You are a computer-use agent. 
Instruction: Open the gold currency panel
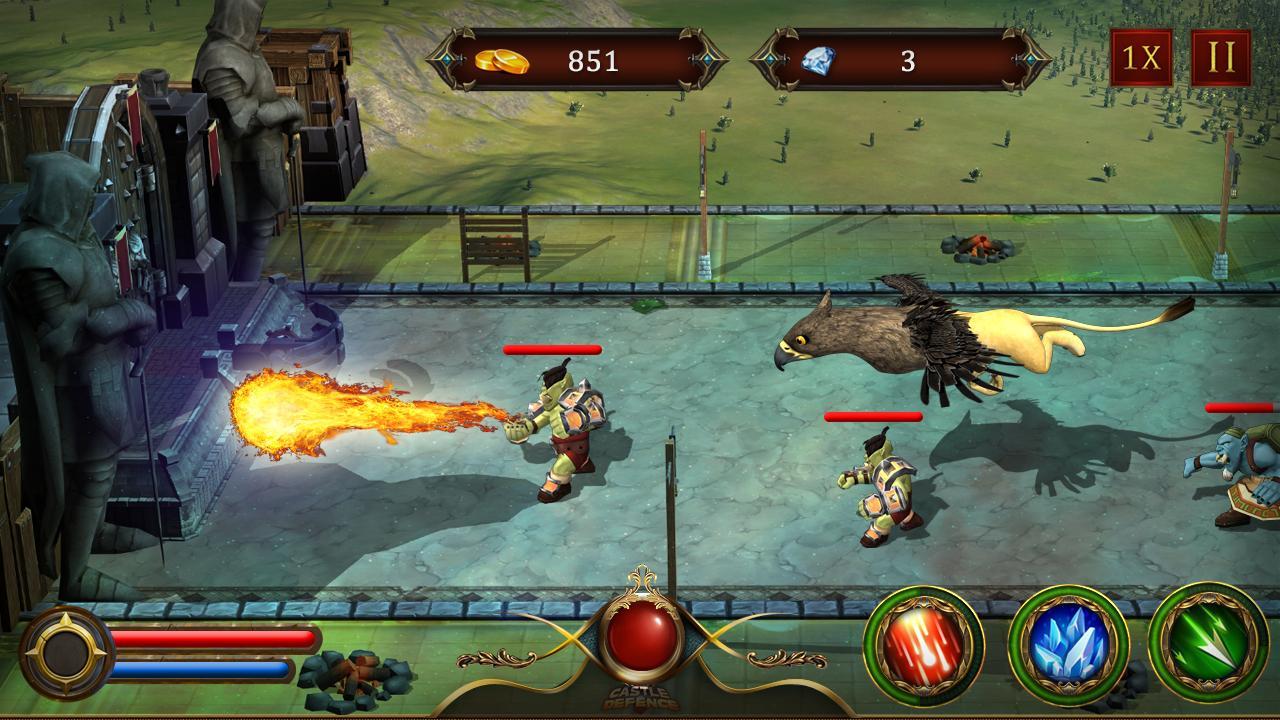570,60
